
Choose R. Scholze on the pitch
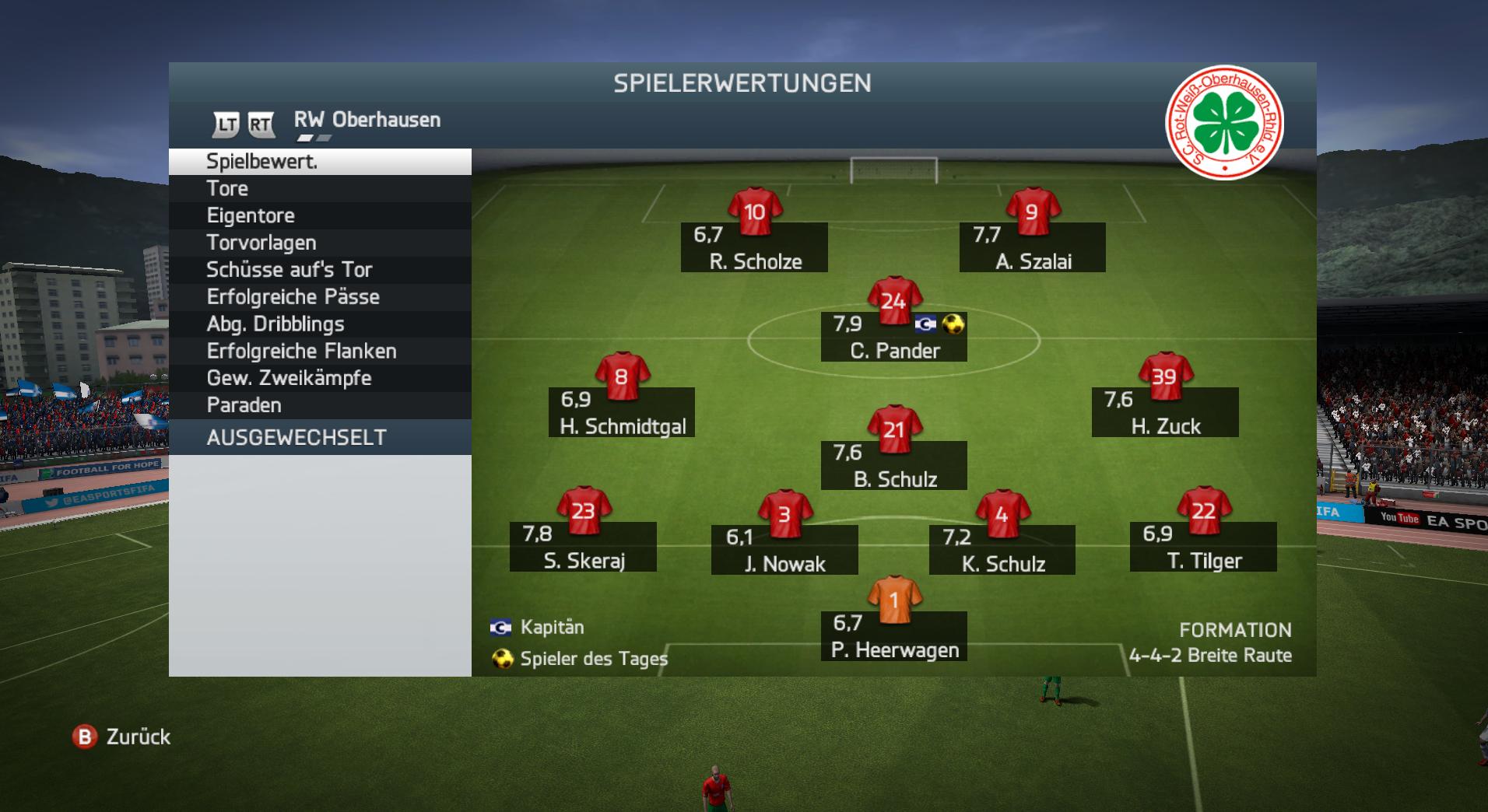(753, 247)
